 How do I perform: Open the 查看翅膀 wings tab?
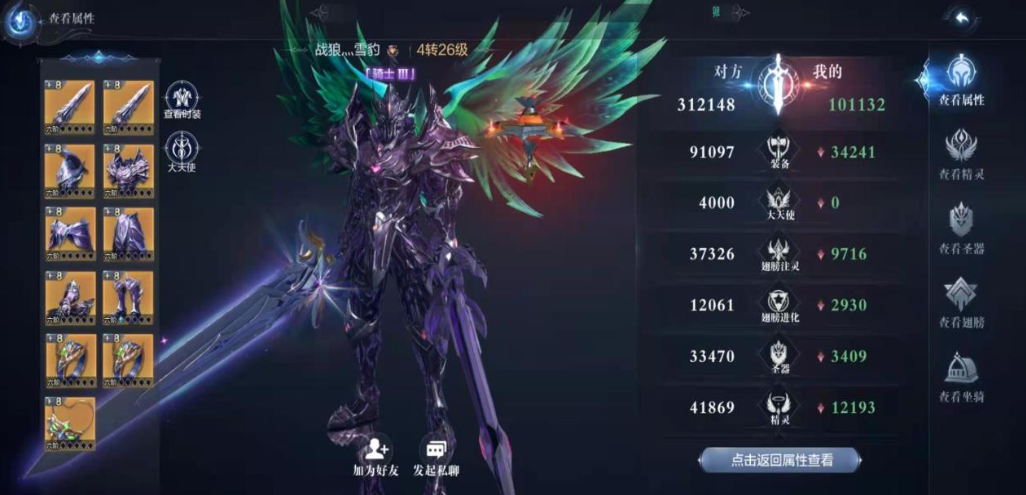tap(961, 301)
